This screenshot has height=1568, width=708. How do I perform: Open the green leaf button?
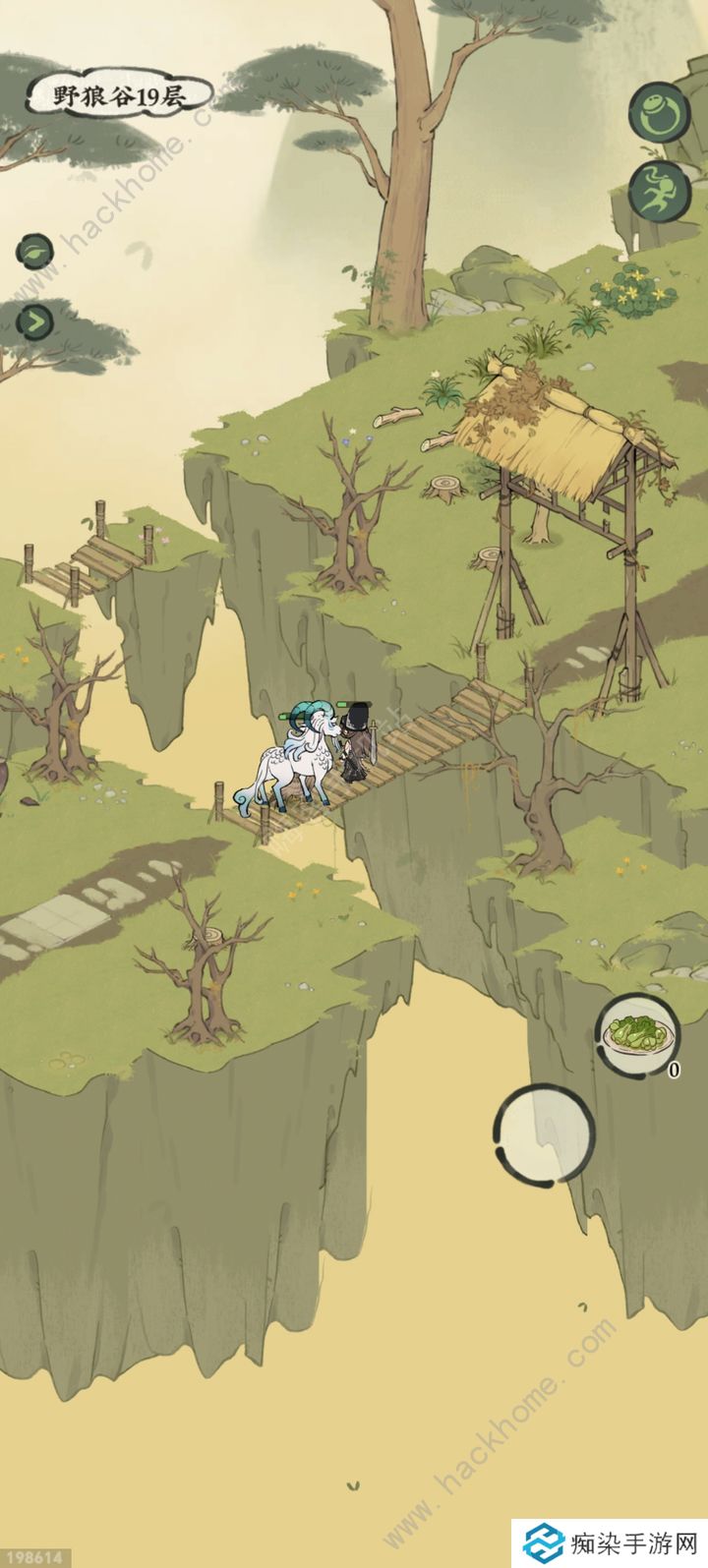[33, 252]
